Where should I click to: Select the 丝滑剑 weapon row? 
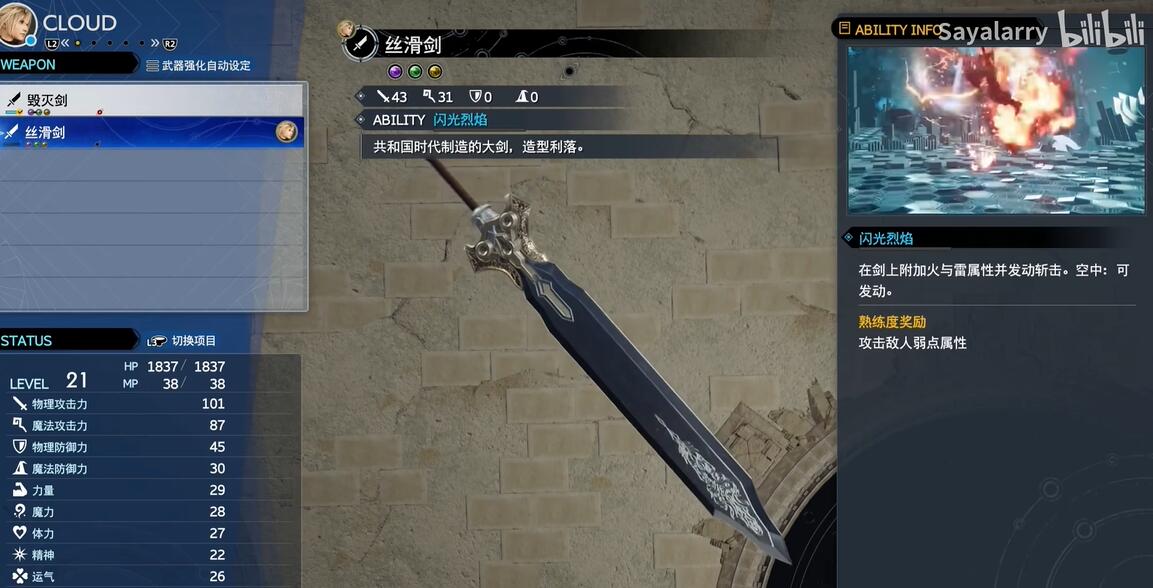pos(150,132)
